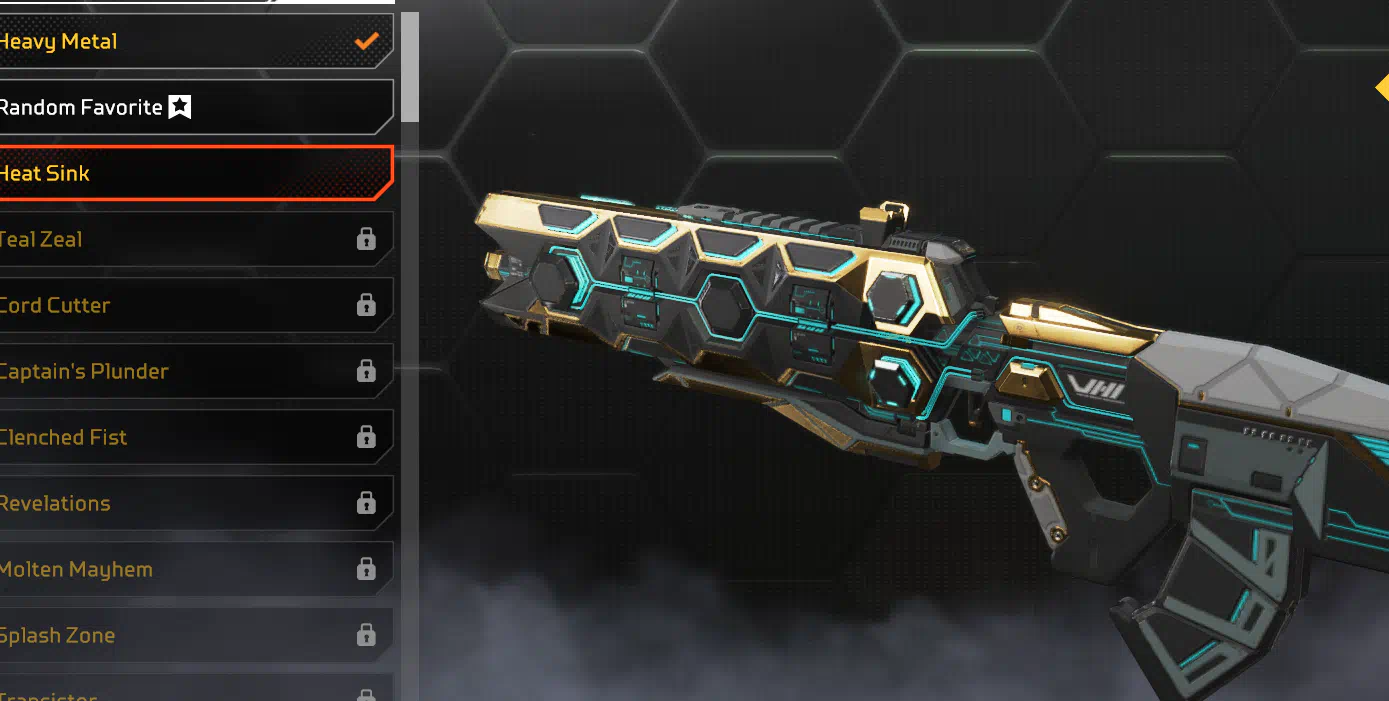Select the Clenched Fist skin

click(190, 437)
